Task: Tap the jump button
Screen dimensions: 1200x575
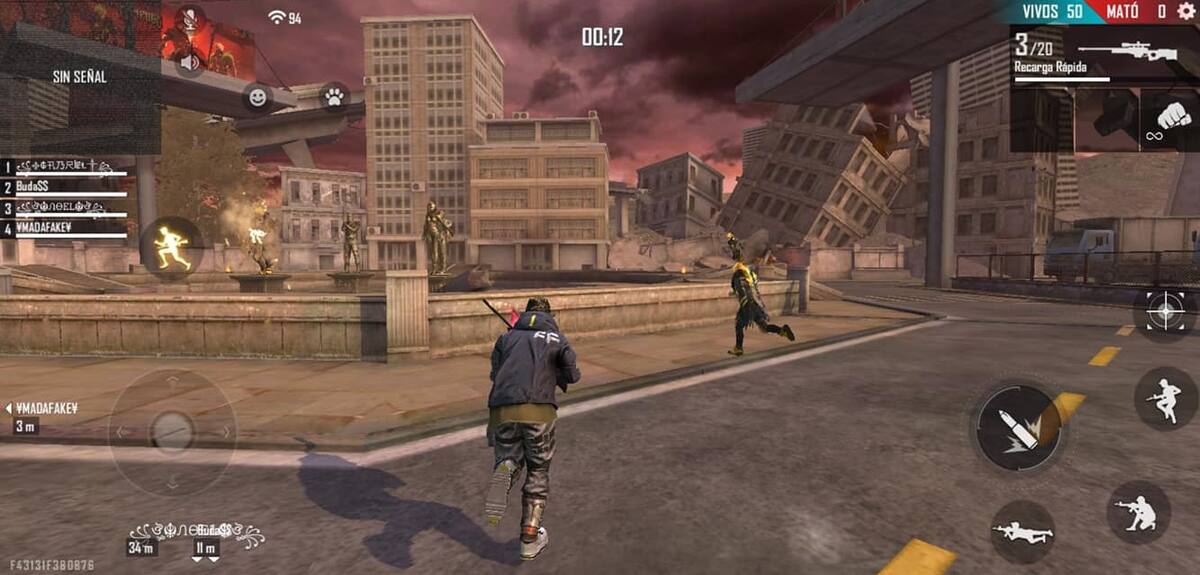Action: tap(1165, 398)
